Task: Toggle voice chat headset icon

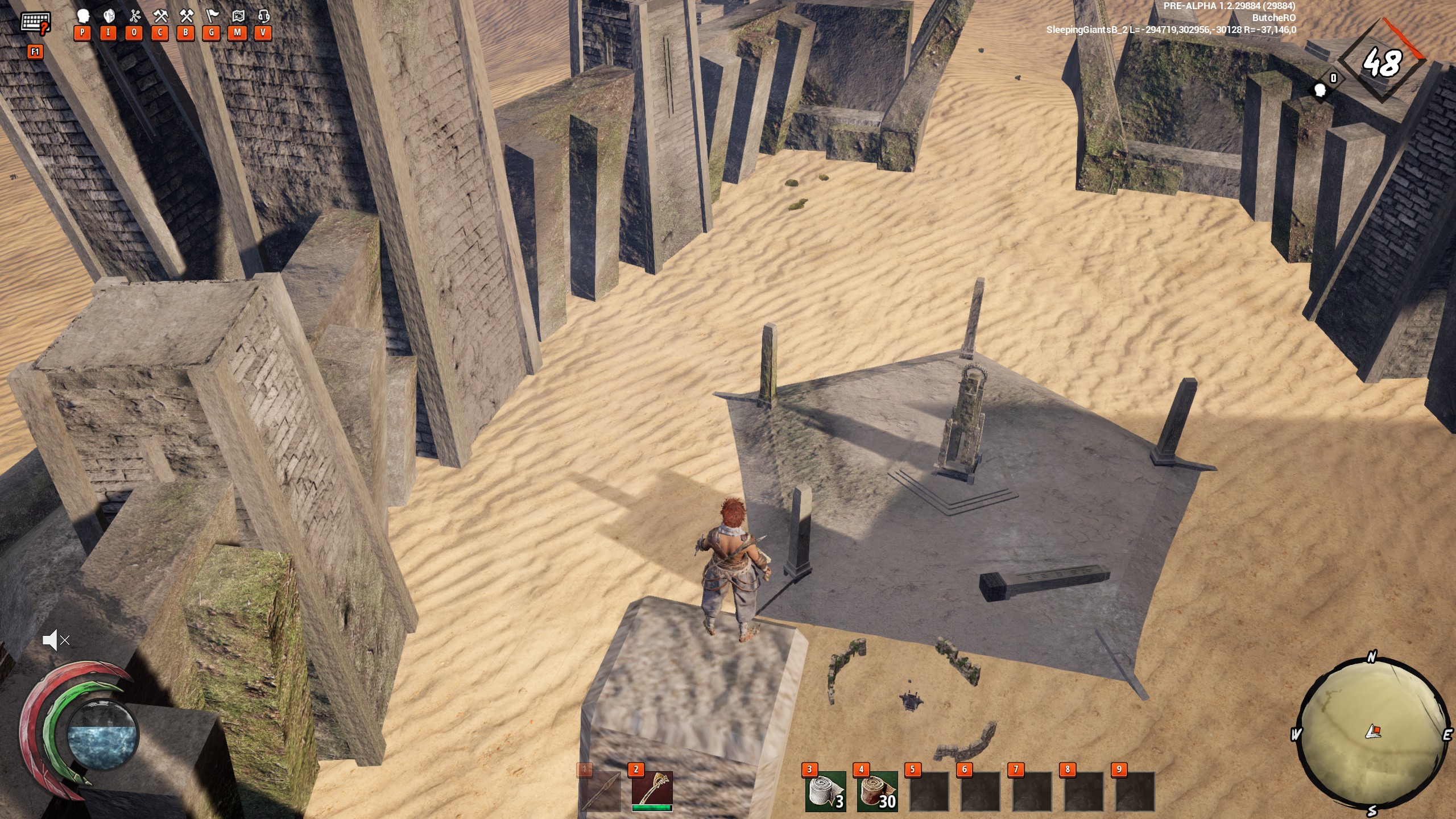Action: [263, 16]
